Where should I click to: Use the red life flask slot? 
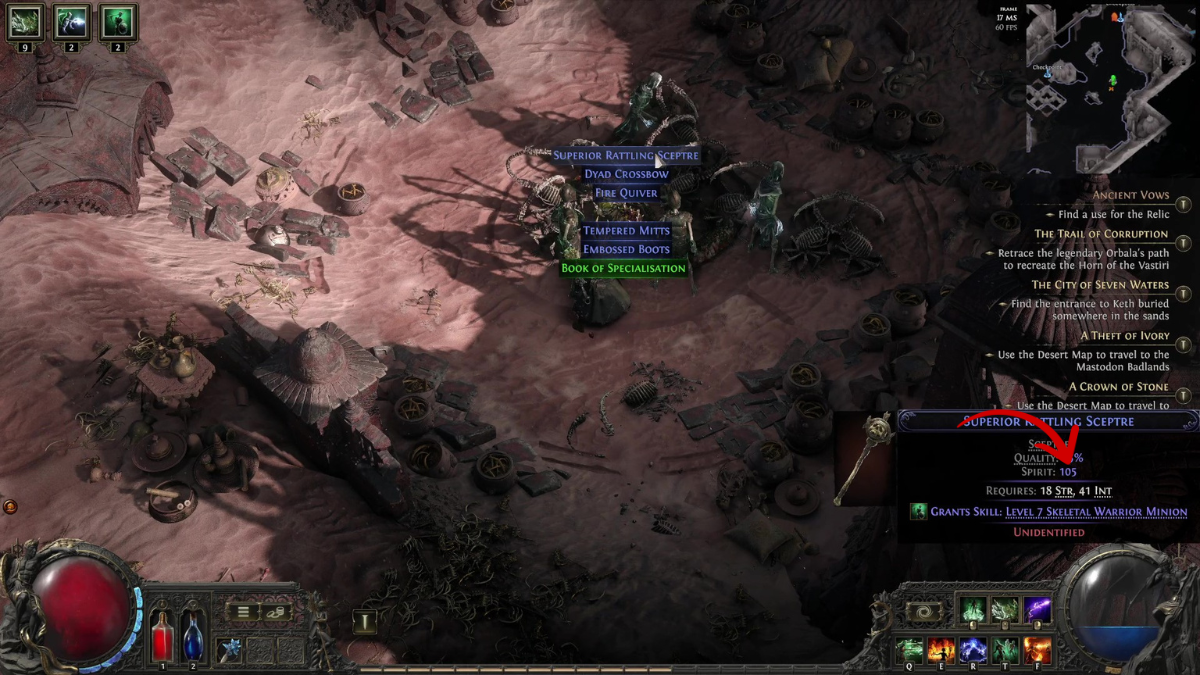click(x=162, y=636)
